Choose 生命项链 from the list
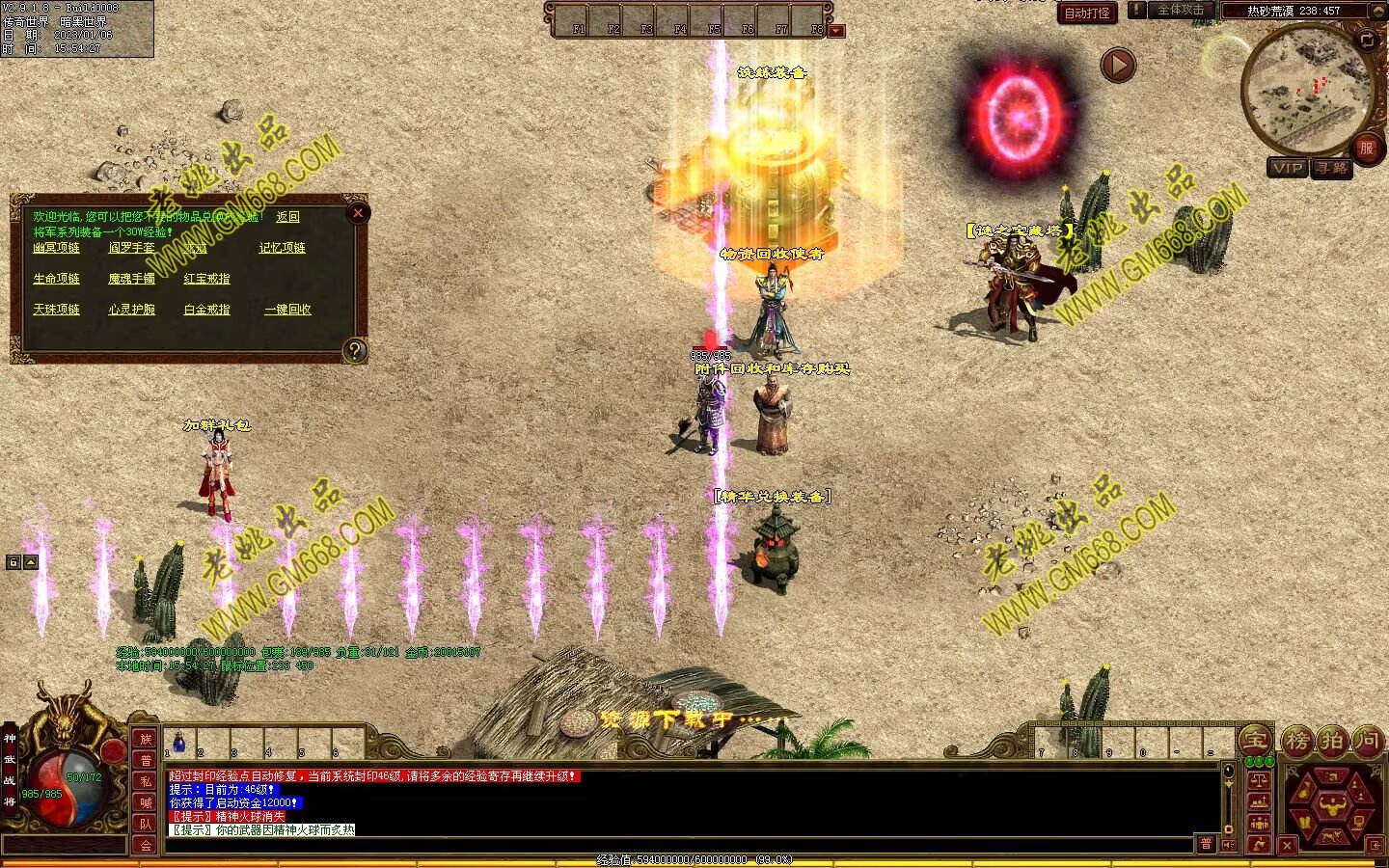This screenshot has height=868, width=1389. (x=57, y=279)
